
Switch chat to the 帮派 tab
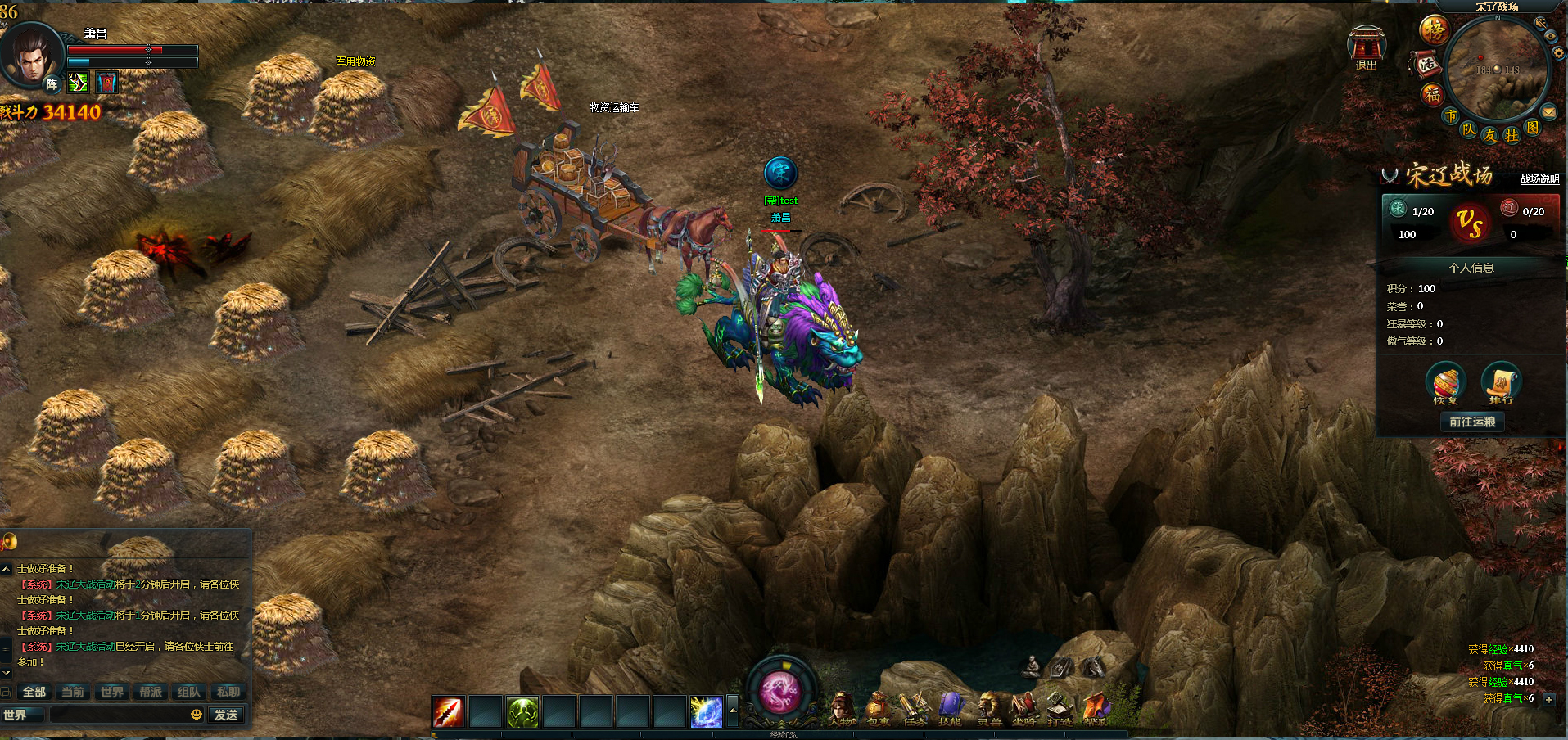pyautogui.click(x=151, y=692)
